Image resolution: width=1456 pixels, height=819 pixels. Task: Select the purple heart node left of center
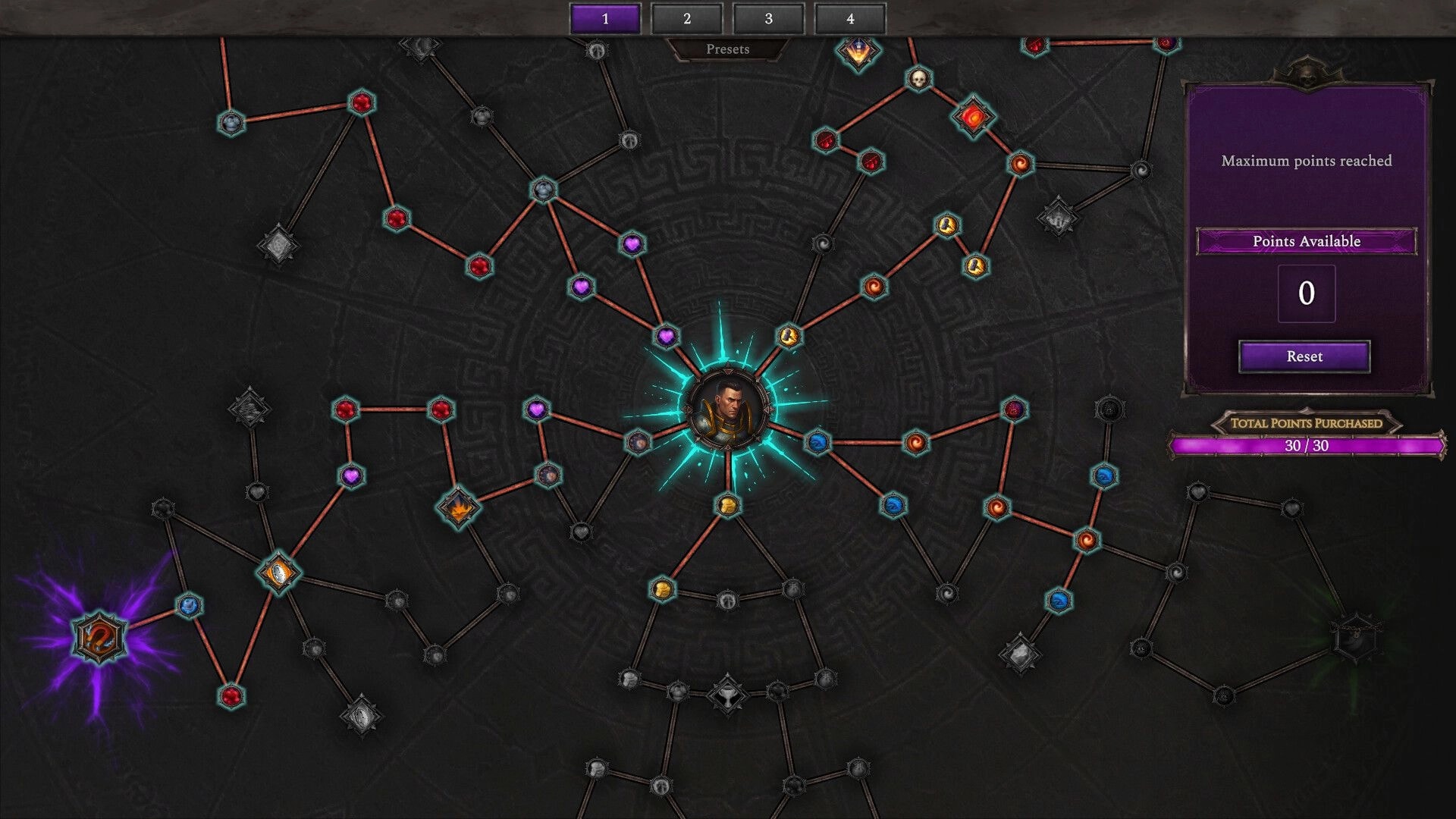(x=536, y=410)
